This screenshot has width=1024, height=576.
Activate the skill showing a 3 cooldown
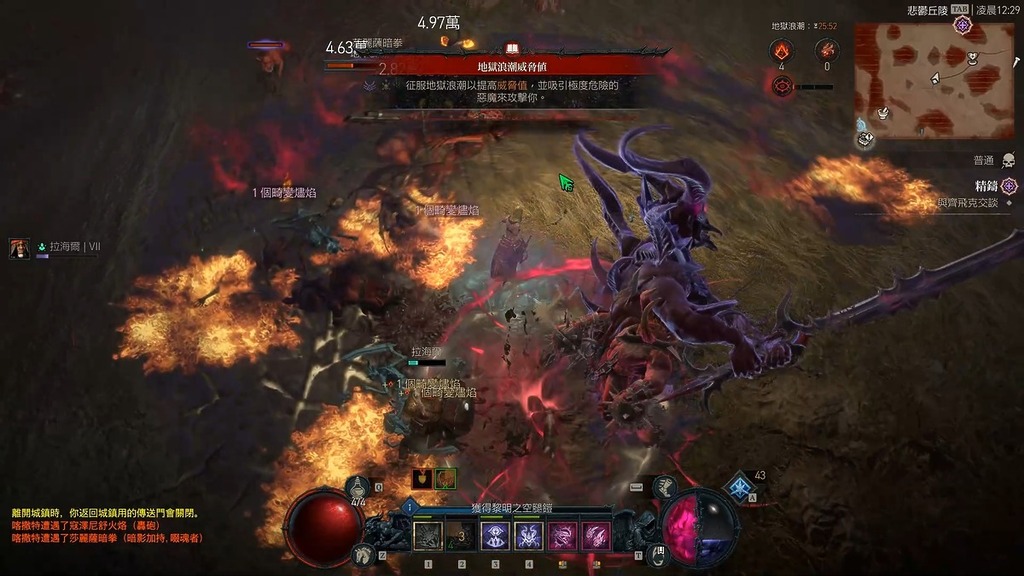coord(461,536)
